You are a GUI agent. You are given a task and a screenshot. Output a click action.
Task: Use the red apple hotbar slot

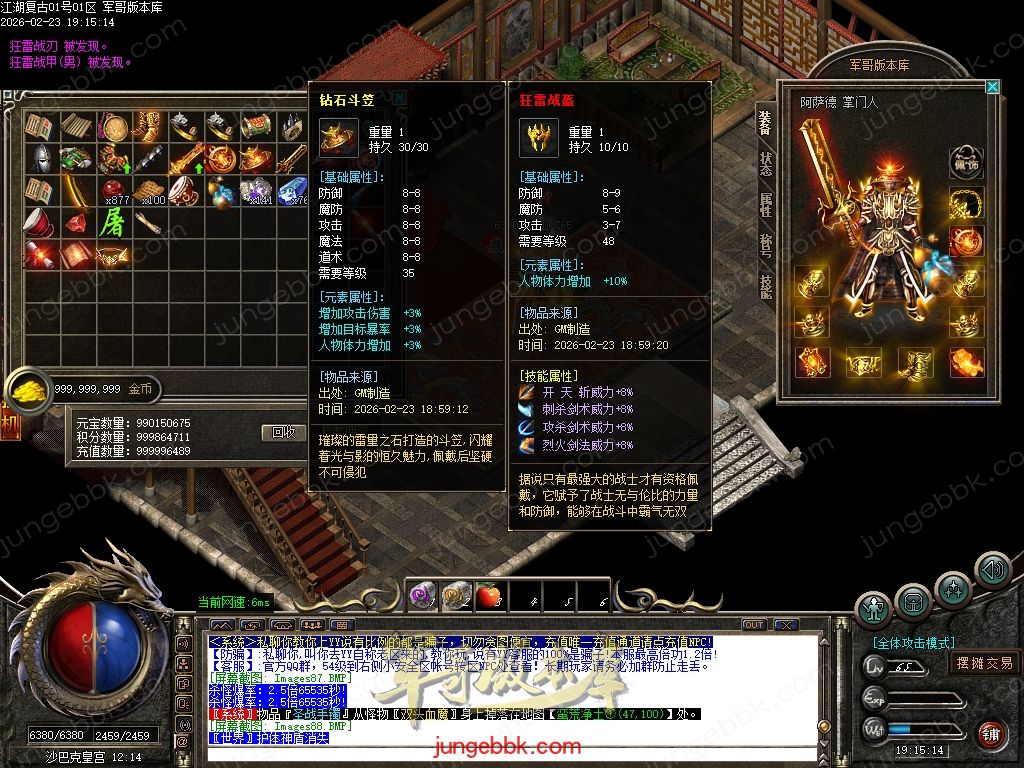tap(487, 596)
